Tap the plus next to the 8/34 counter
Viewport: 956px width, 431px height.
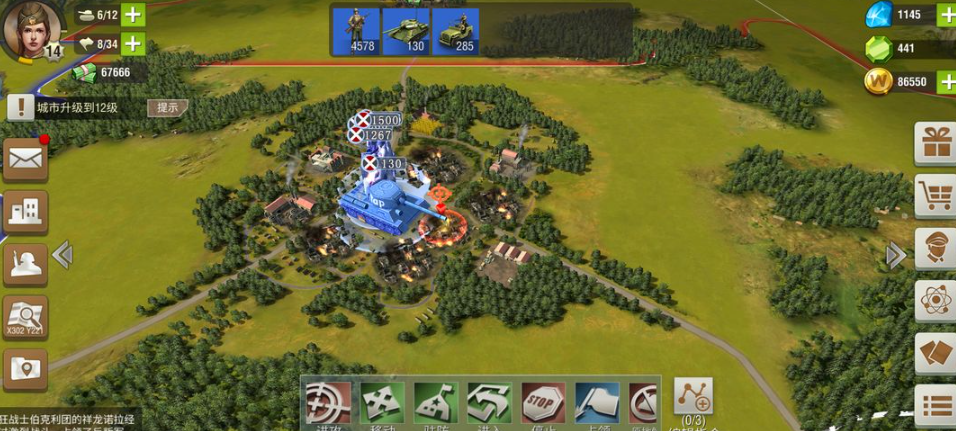point(132,44)
